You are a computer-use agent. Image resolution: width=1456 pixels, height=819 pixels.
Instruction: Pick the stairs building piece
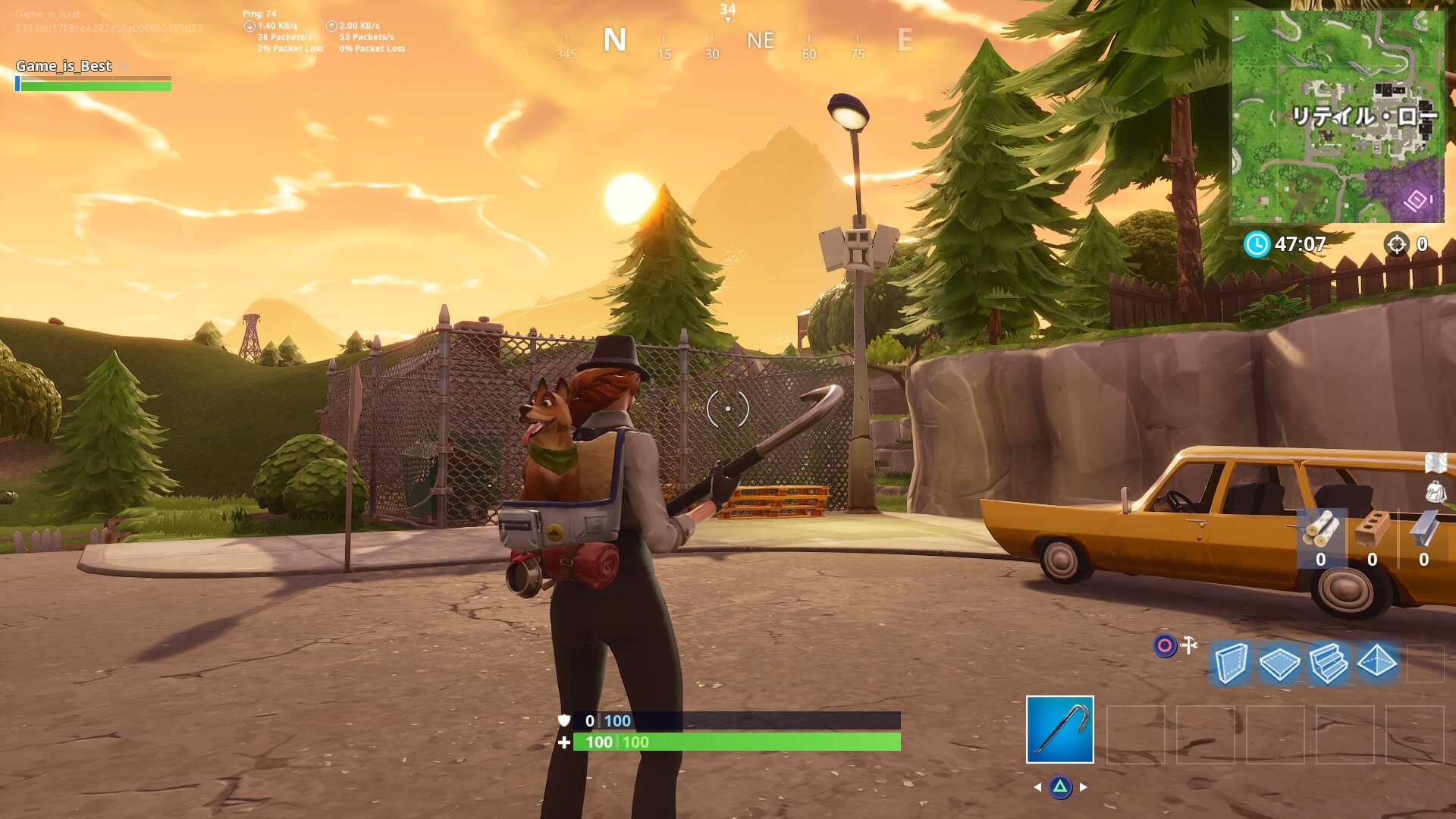tap(1328, 664)
